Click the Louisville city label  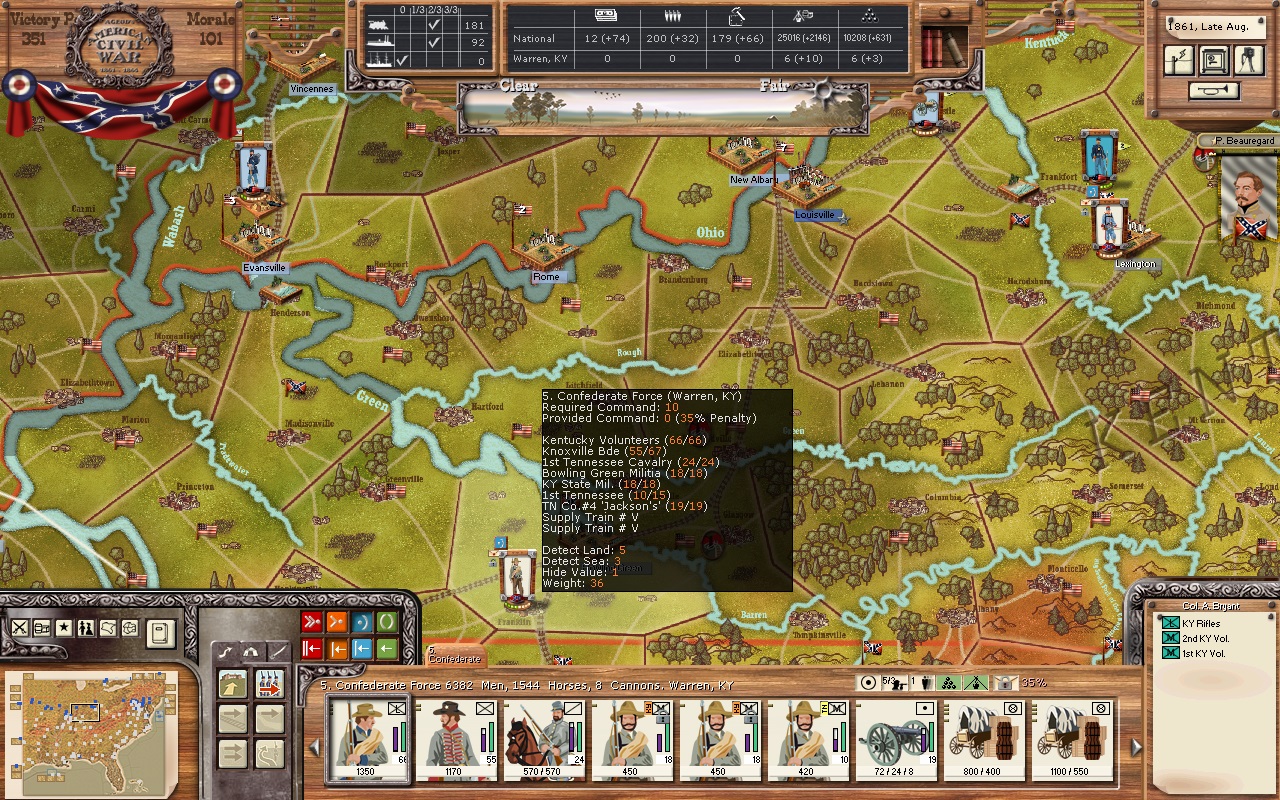[x=814, y=214]
